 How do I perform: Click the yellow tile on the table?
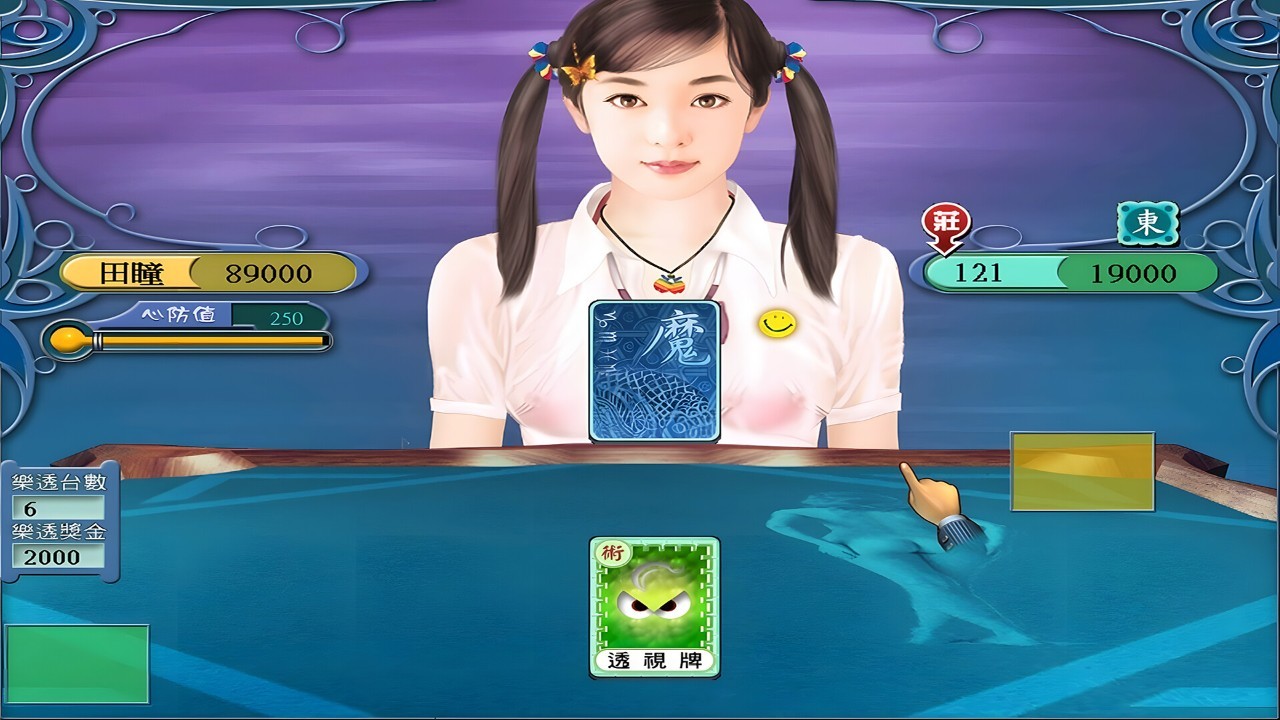point(1082,471)
